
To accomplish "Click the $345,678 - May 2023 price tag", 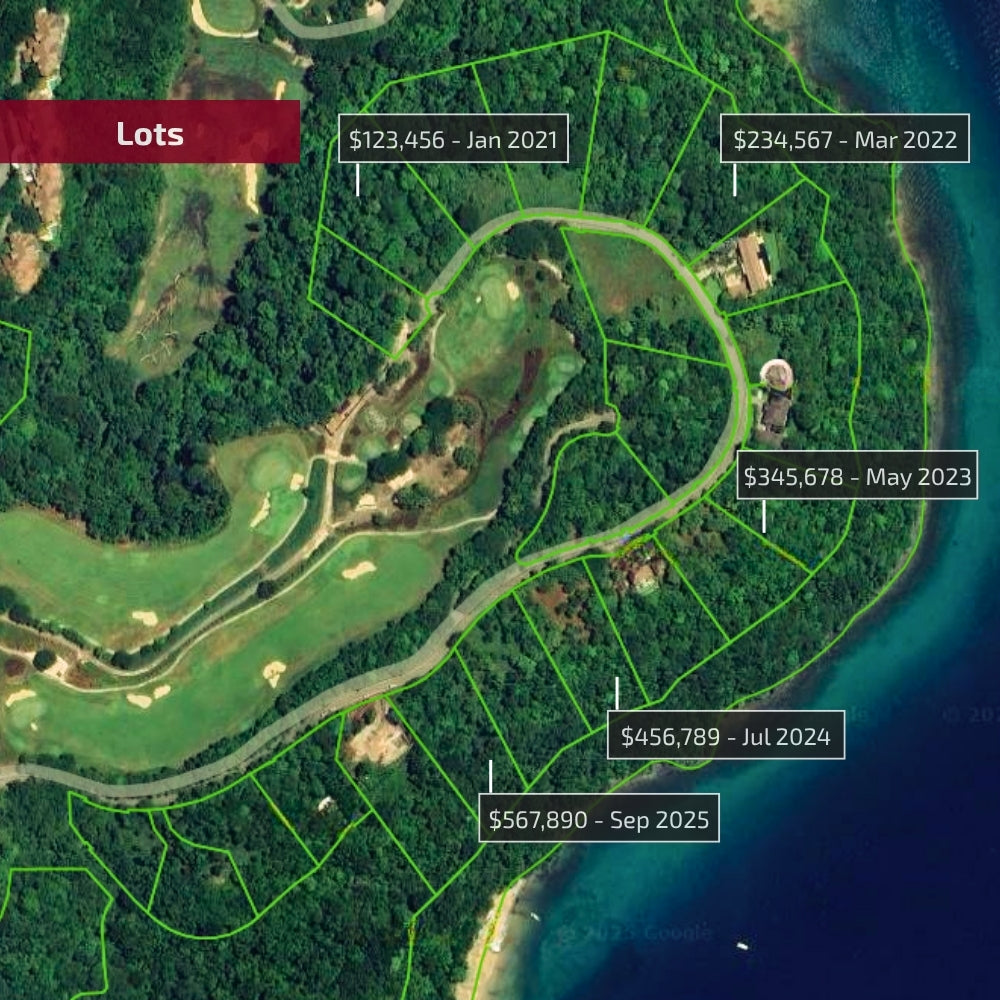I will tap(857, 477).
